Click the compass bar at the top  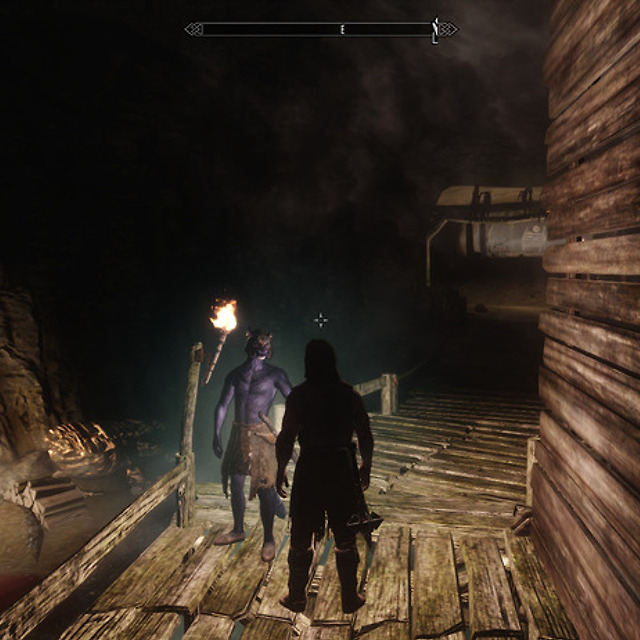click(x=320, y=30)
